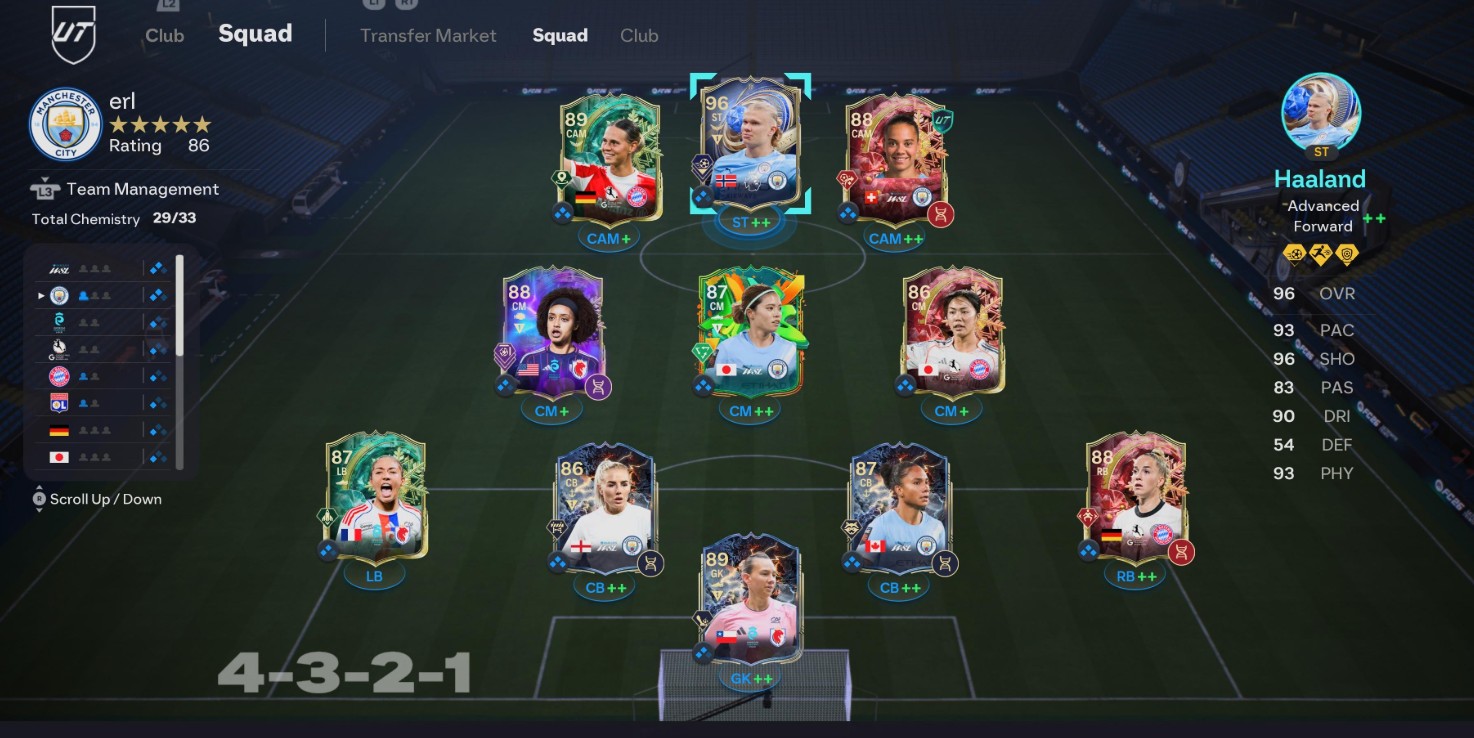Image resolution: width=1474 pixels, height=738 pixels.
Task: Select the 86-rated right CM card
Action: [953, 333]
